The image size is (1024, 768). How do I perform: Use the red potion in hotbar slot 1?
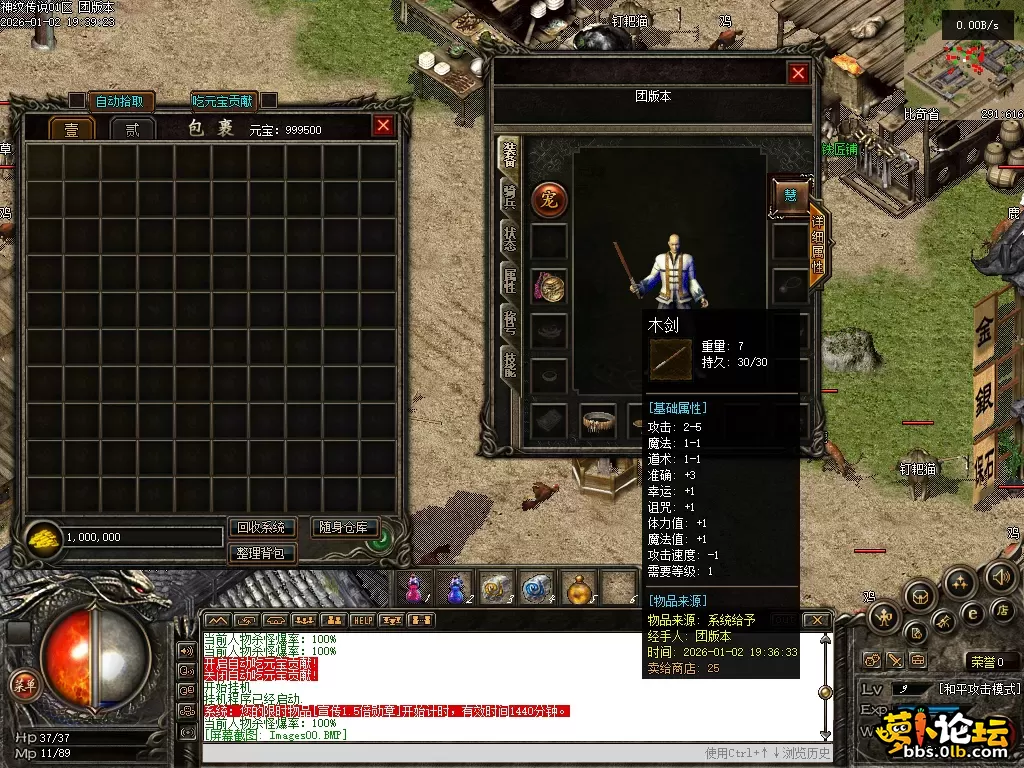(414, 589)
